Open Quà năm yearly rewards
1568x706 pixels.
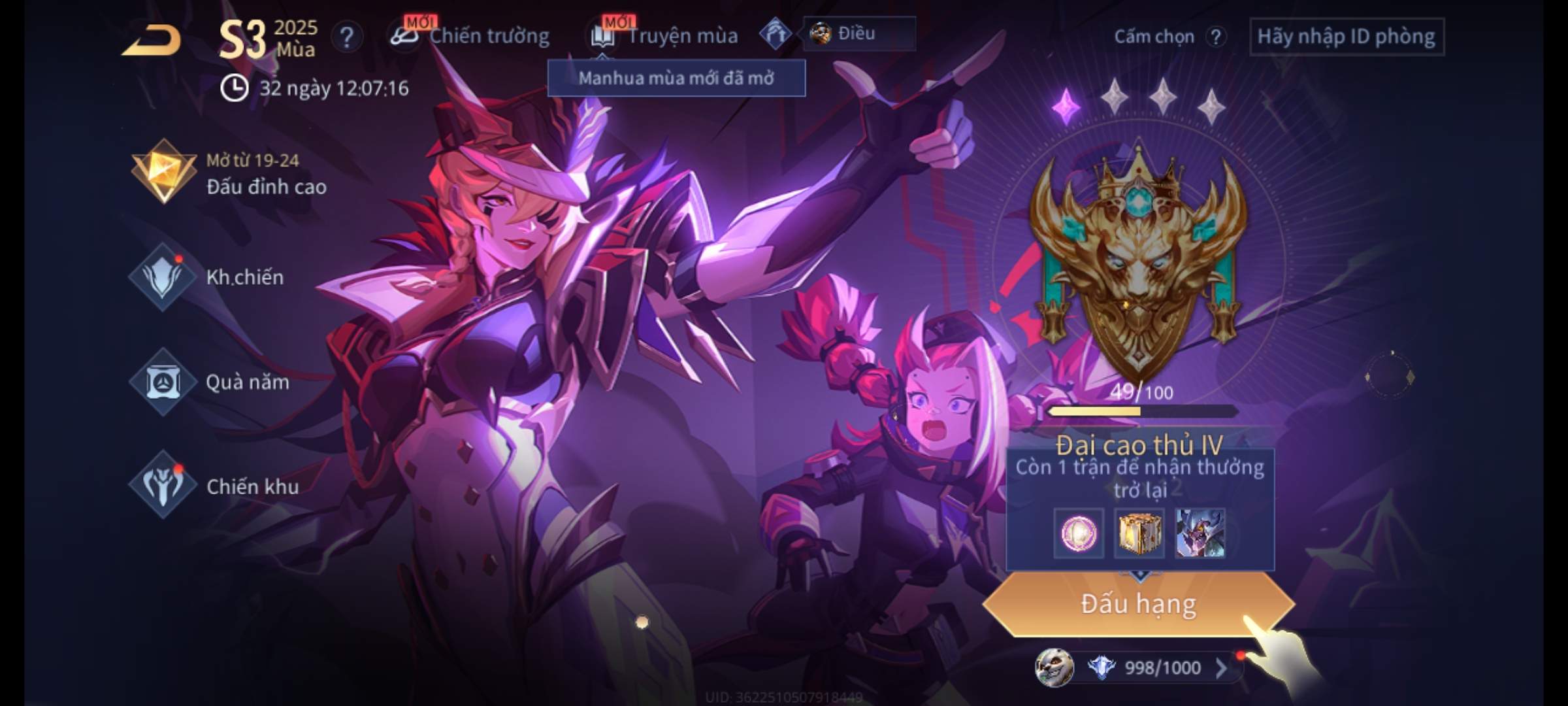210,382
